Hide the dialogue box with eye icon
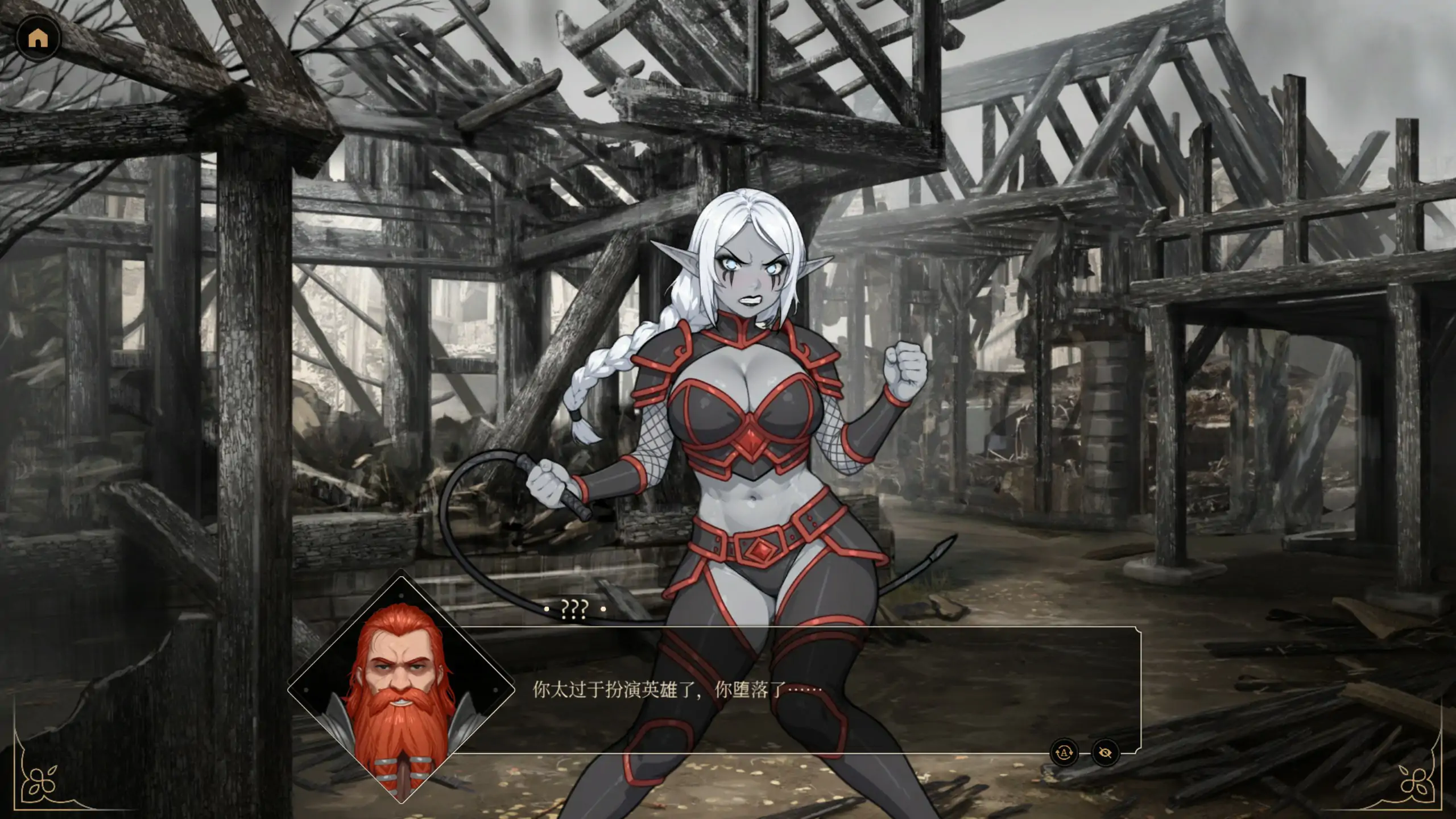 point(1105,752)
